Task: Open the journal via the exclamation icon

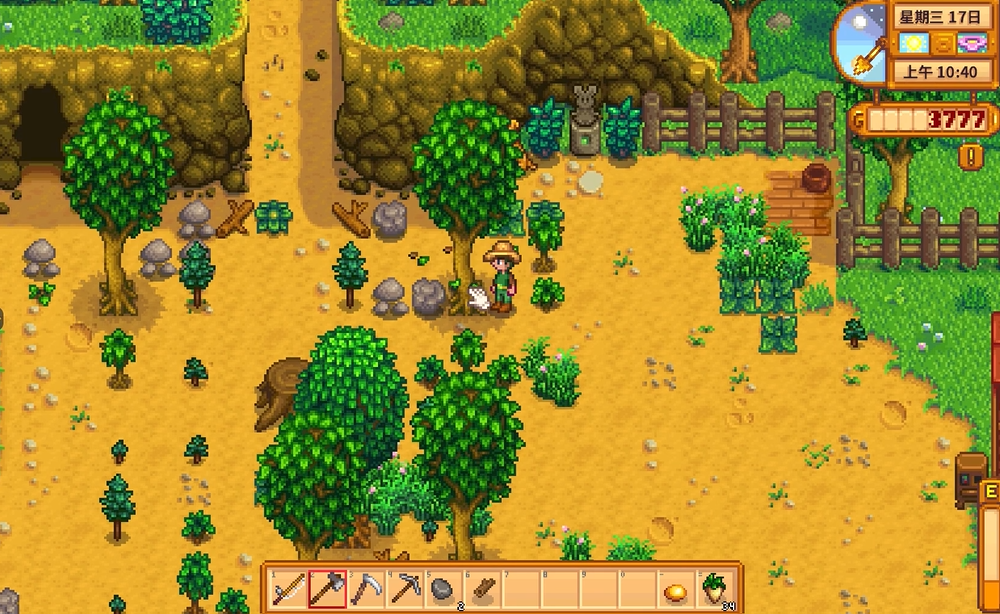Action: tap(969, 156)
